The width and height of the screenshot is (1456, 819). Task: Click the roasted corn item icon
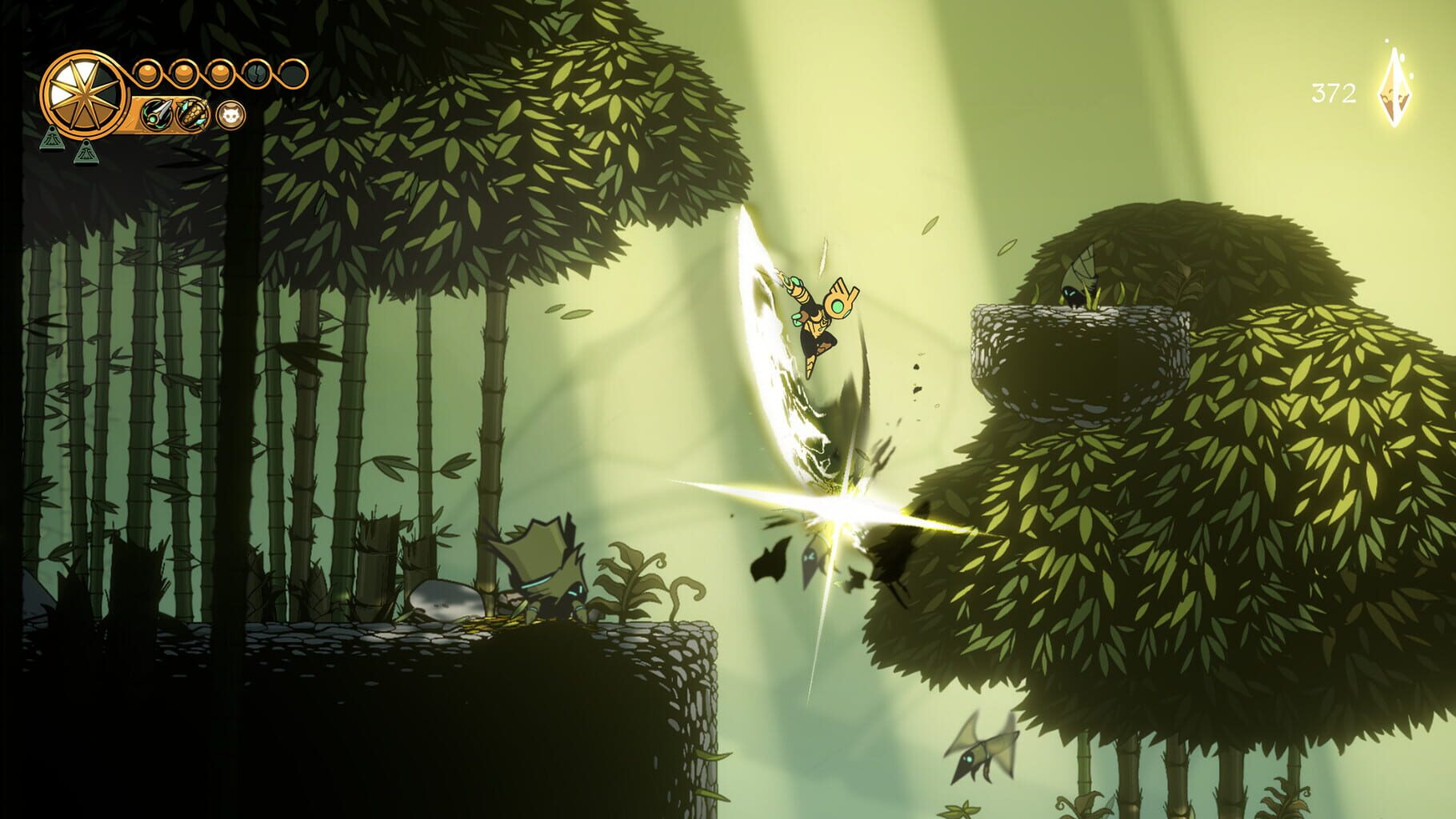193,115
